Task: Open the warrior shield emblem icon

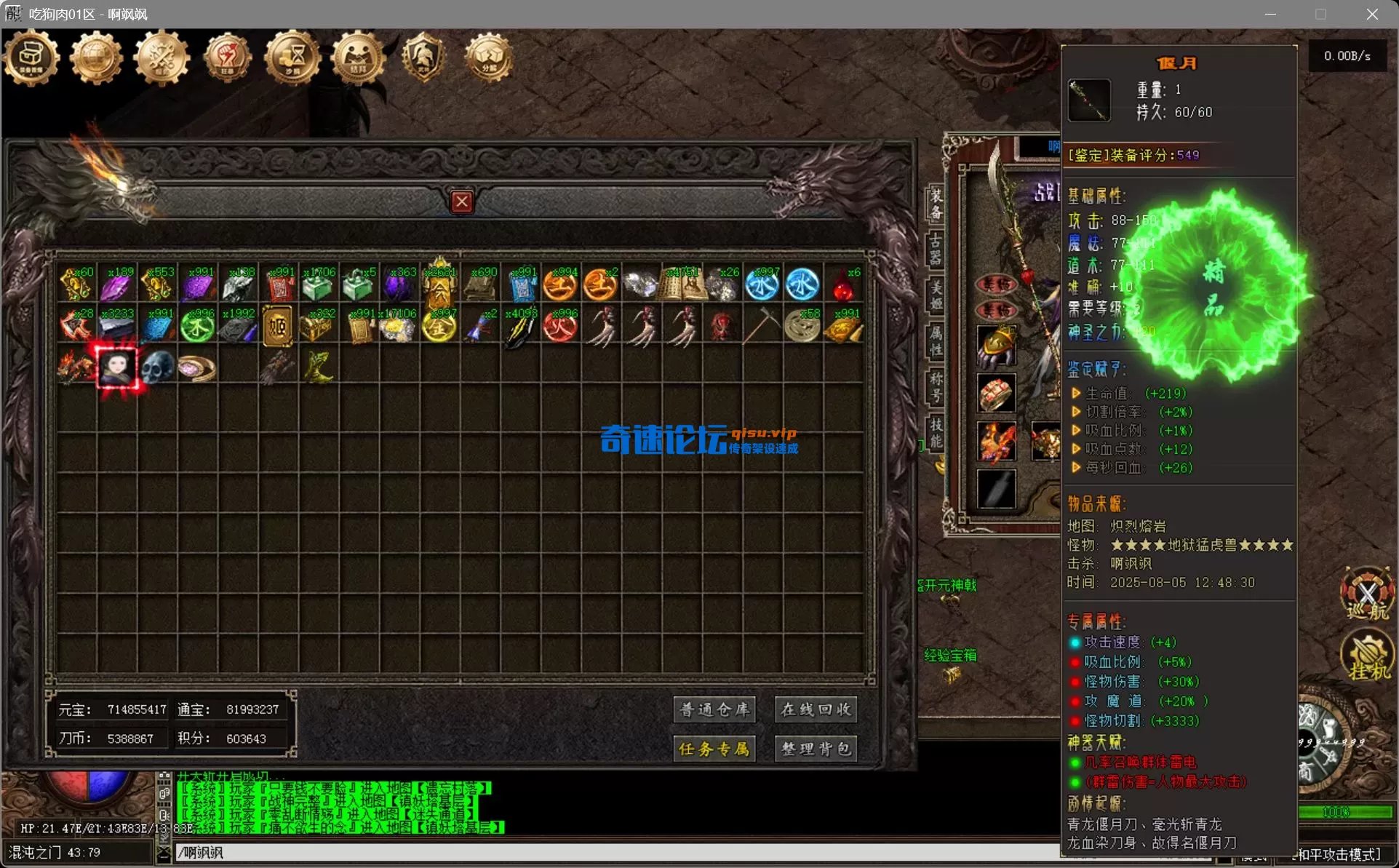Action: (424, 58)
